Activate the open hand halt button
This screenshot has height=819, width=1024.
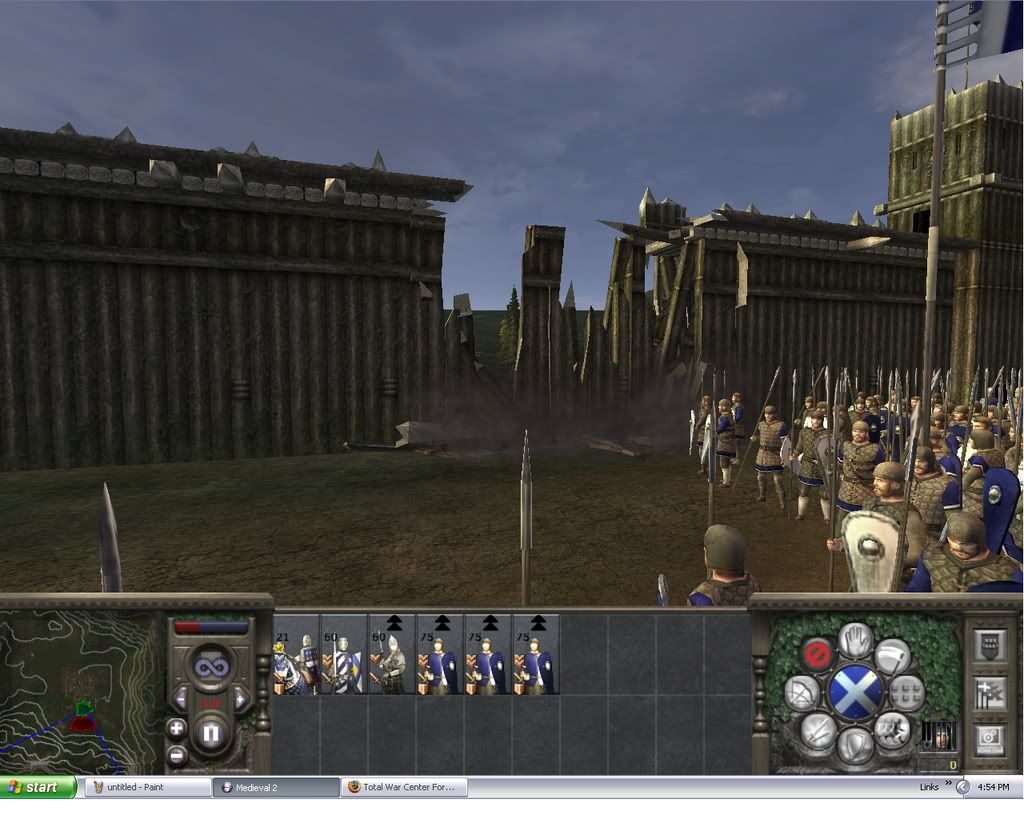point(855,640)
